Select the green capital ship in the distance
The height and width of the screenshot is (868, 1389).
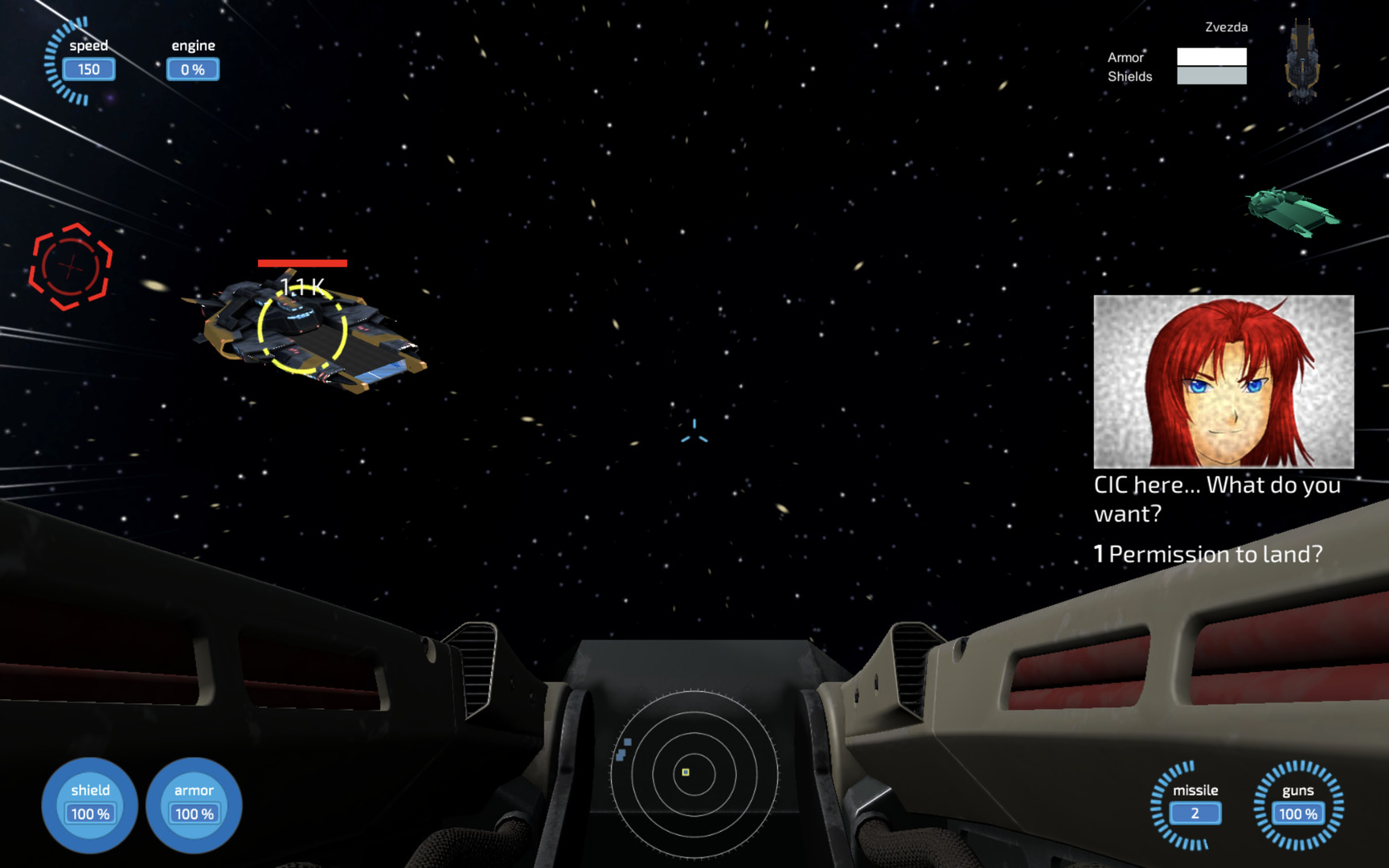(1294, 213)
